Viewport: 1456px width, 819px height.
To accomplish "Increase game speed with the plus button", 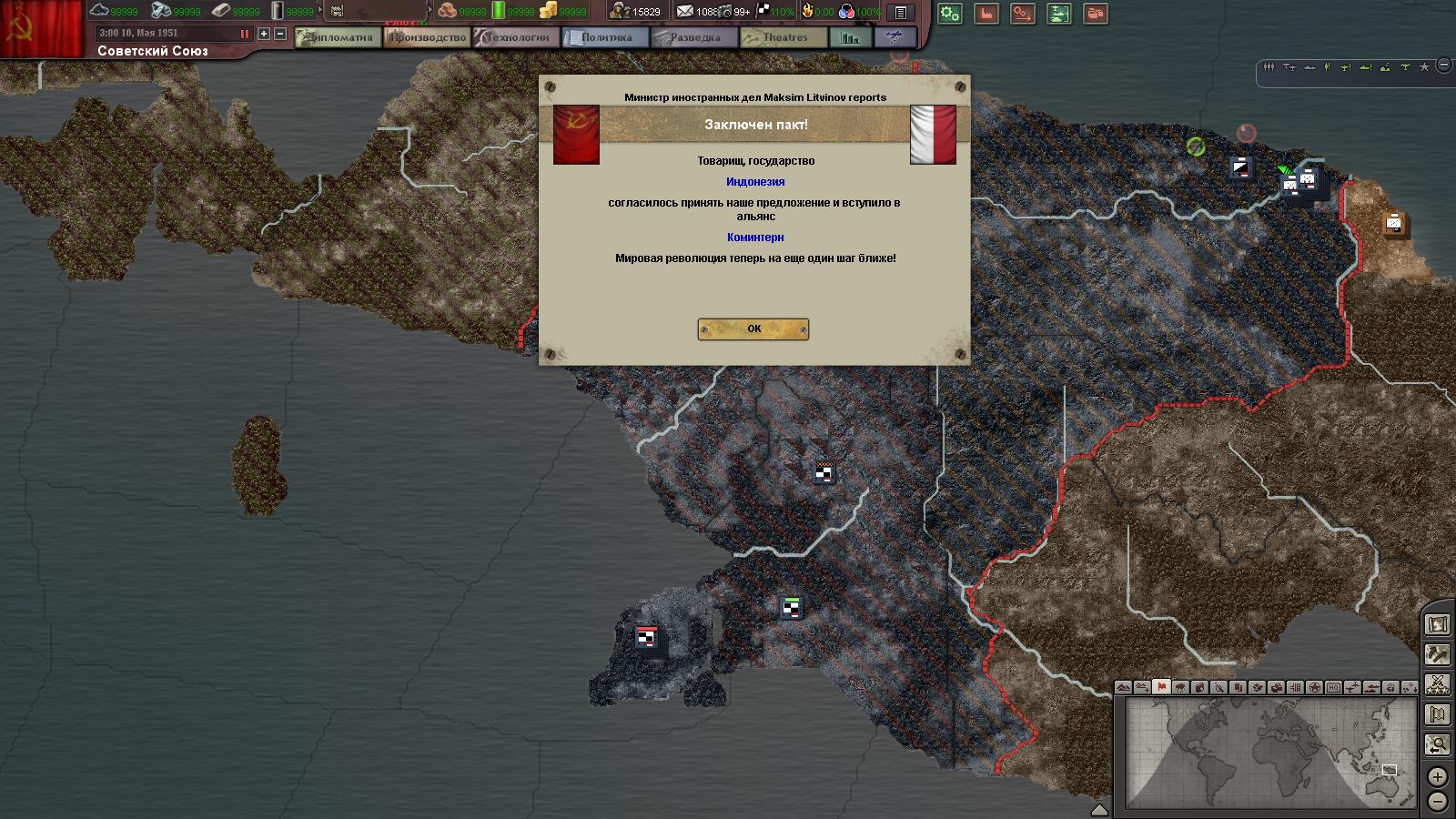I will (x=264, y=34).
